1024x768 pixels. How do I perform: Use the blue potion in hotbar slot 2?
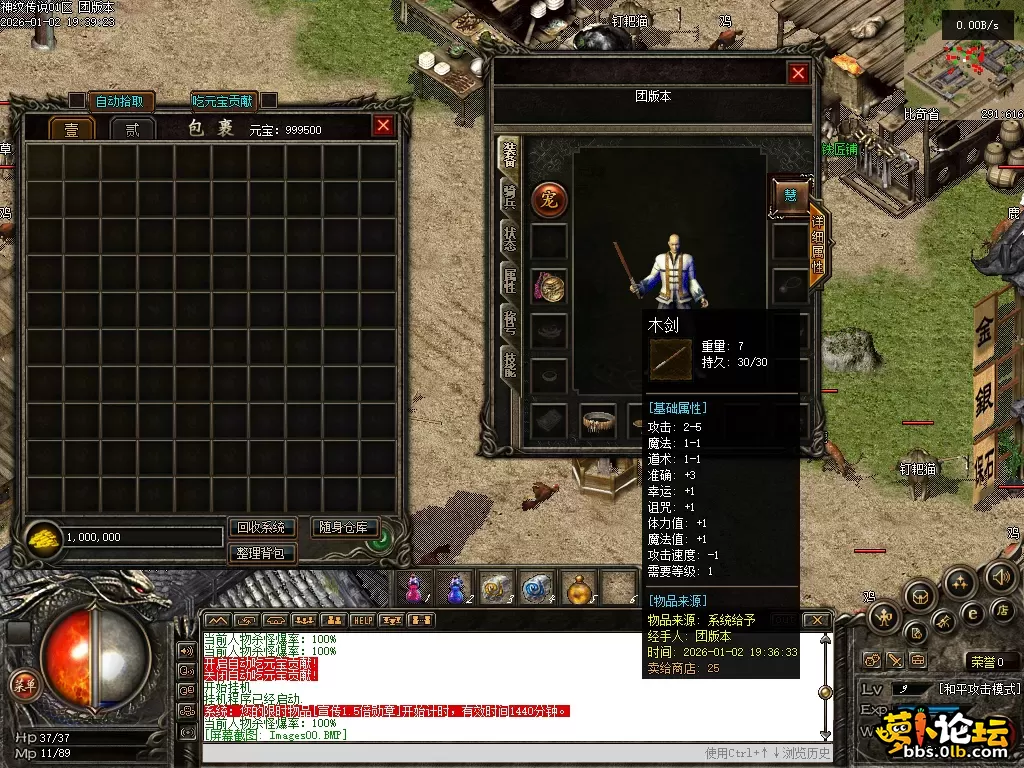(455, 589)
